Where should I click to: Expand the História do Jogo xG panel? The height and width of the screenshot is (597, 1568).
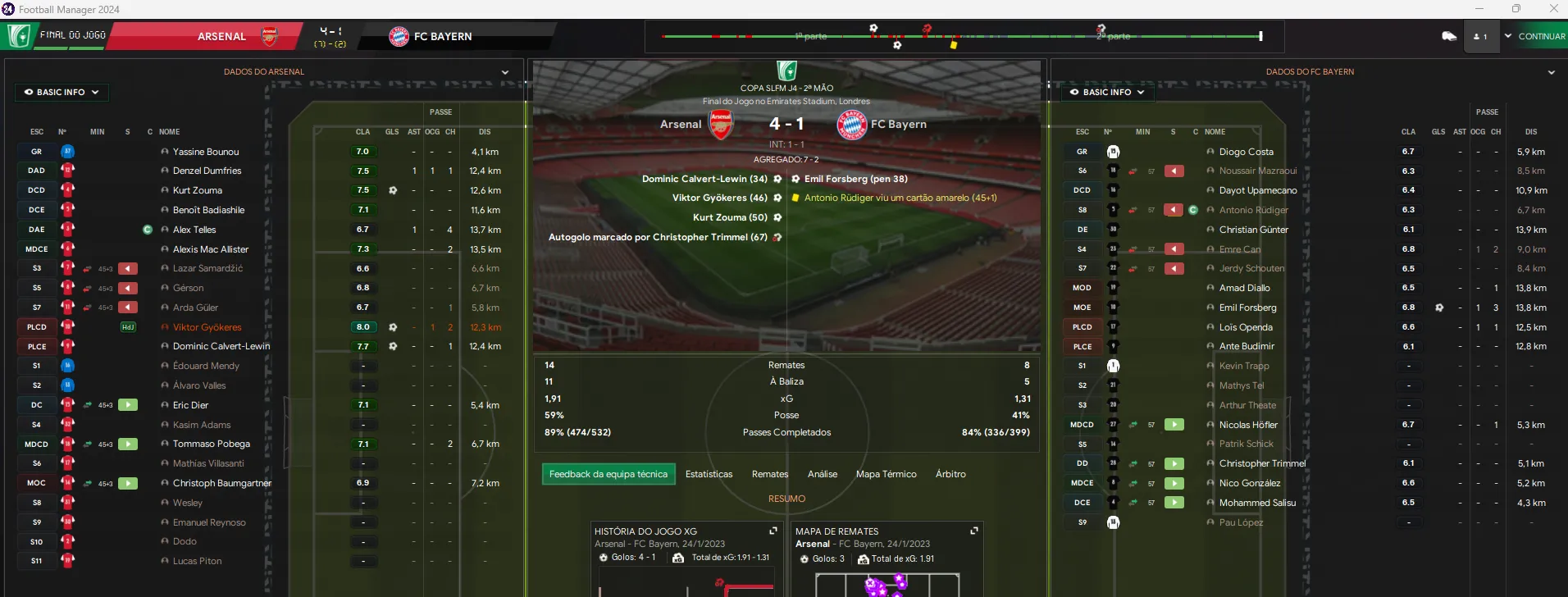(773, 531)
